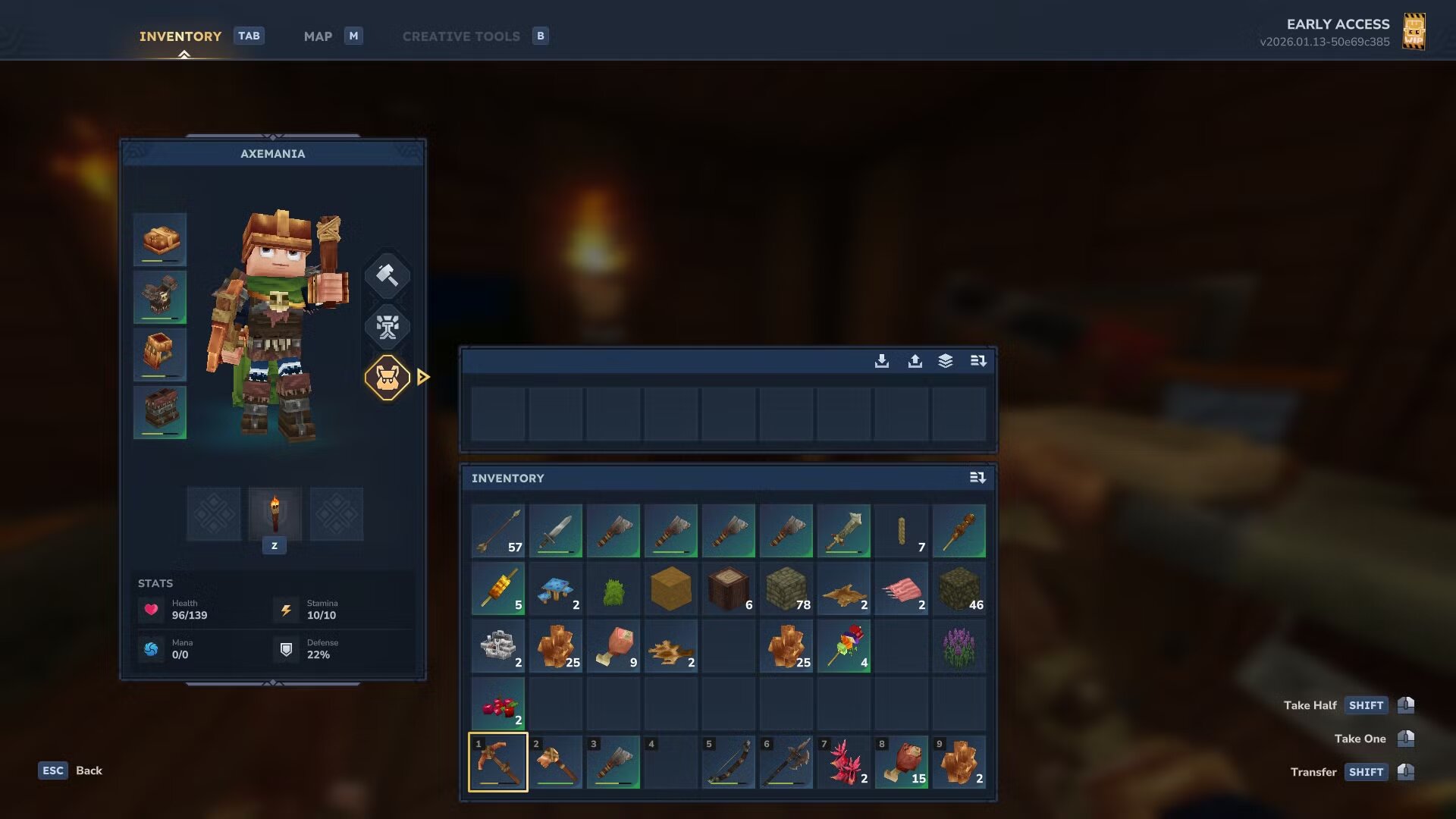Sort the chest contents with the sort icon

coord(978,362)
